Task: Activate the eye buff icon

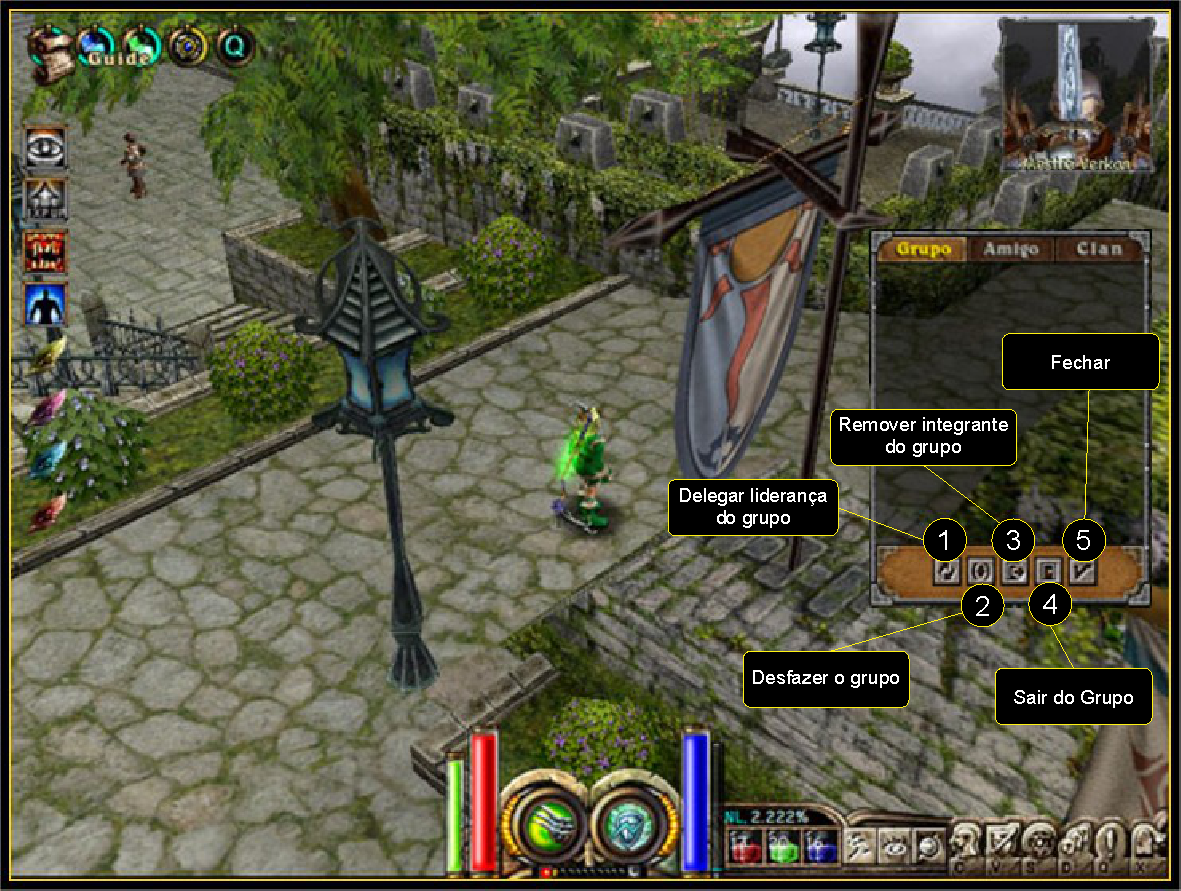Action: click(45, 147)
